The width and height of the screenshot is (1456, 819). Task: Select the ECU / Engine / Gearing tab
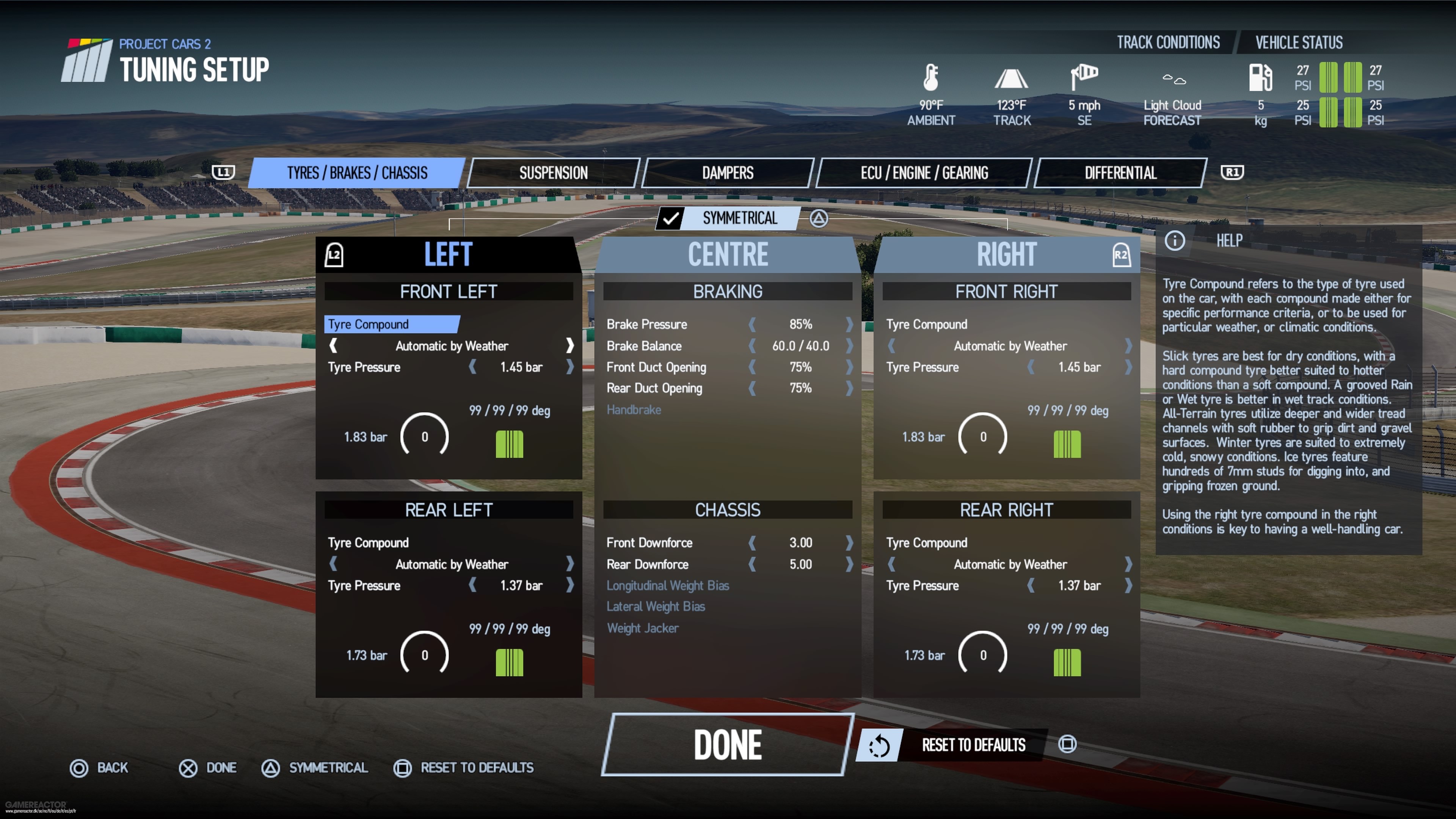pos(924,173)
